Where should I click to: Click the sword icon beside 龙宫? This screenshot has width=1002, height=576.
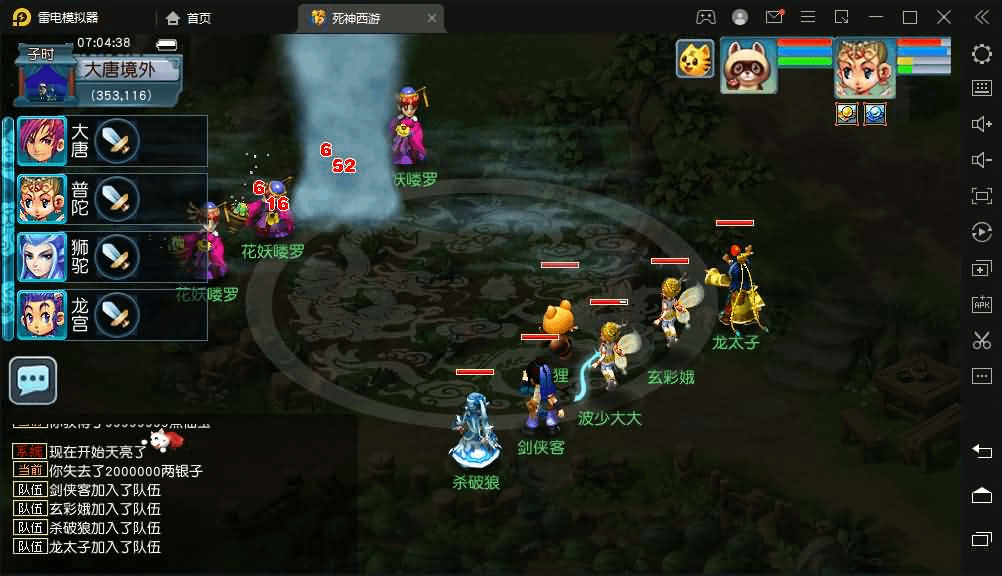pyautogui.click(x=118, y=314)
